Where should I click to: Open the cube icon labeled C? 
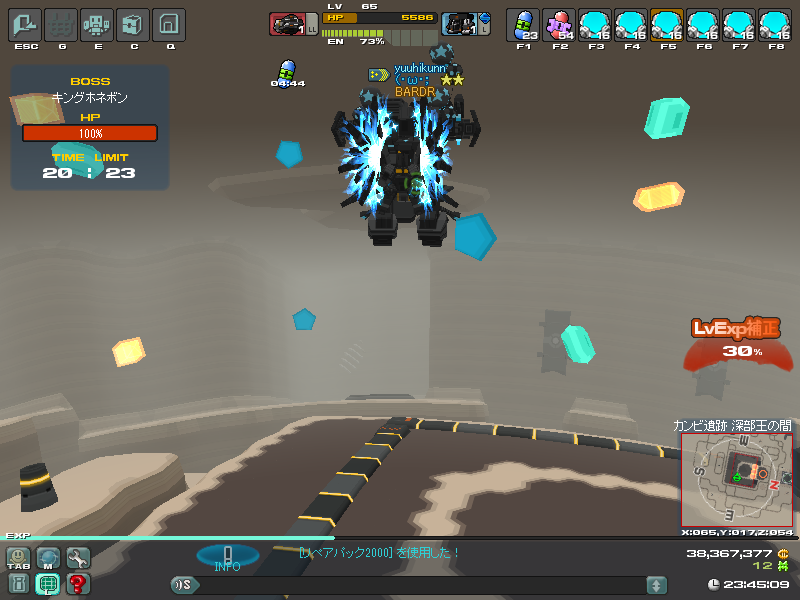[133, 23]
